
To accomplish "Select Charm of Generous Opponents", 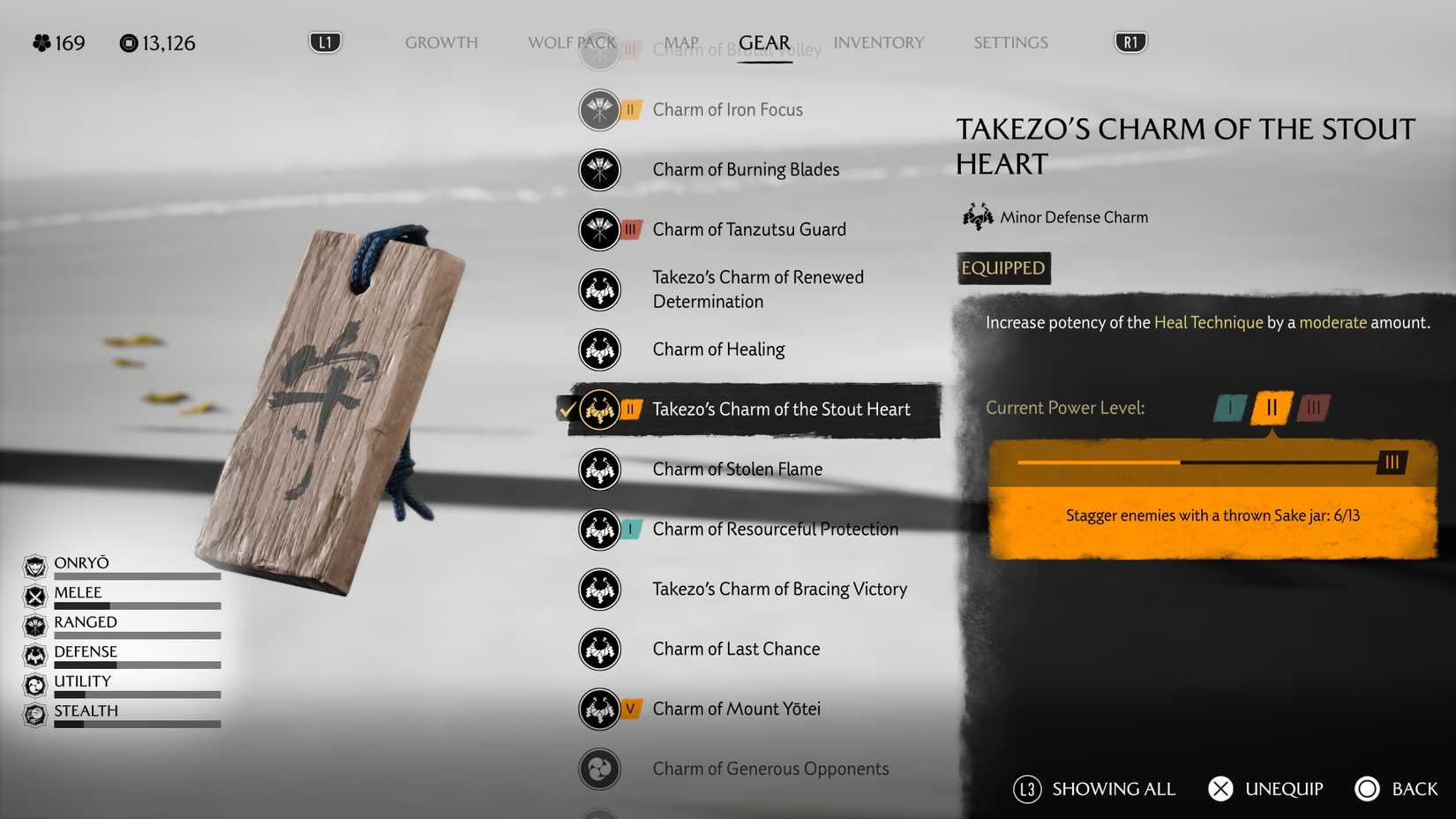I will tap(770, 770).
